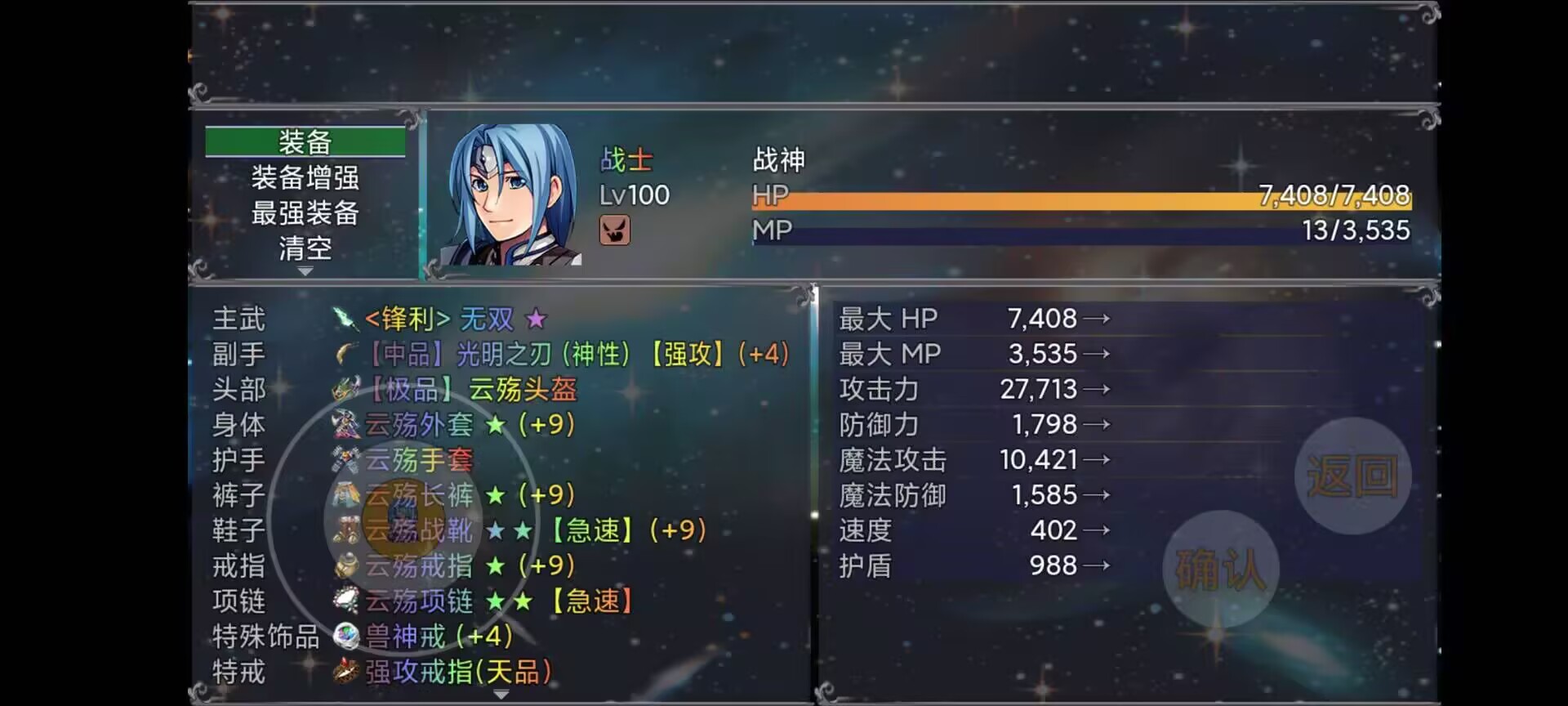
Task: Choose the 最强装备 menu option
Action: pos(305,212)
